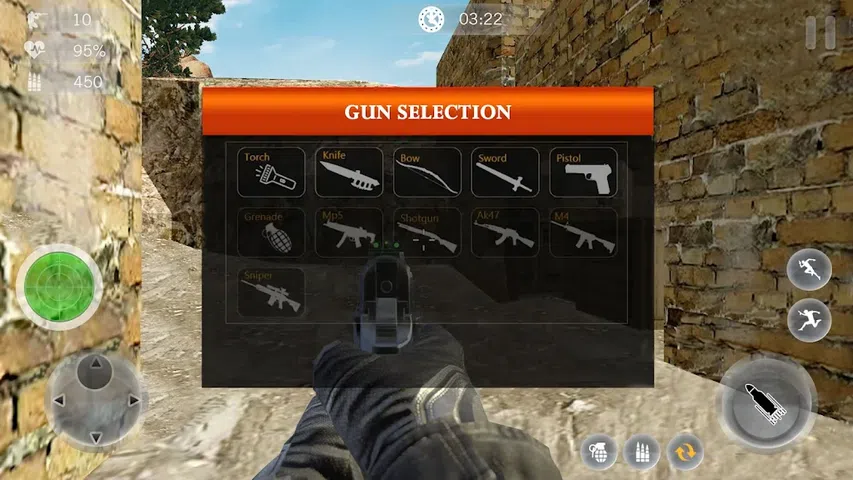
Task: Select the Mp5 submachine gun
Action: (349, 232)
